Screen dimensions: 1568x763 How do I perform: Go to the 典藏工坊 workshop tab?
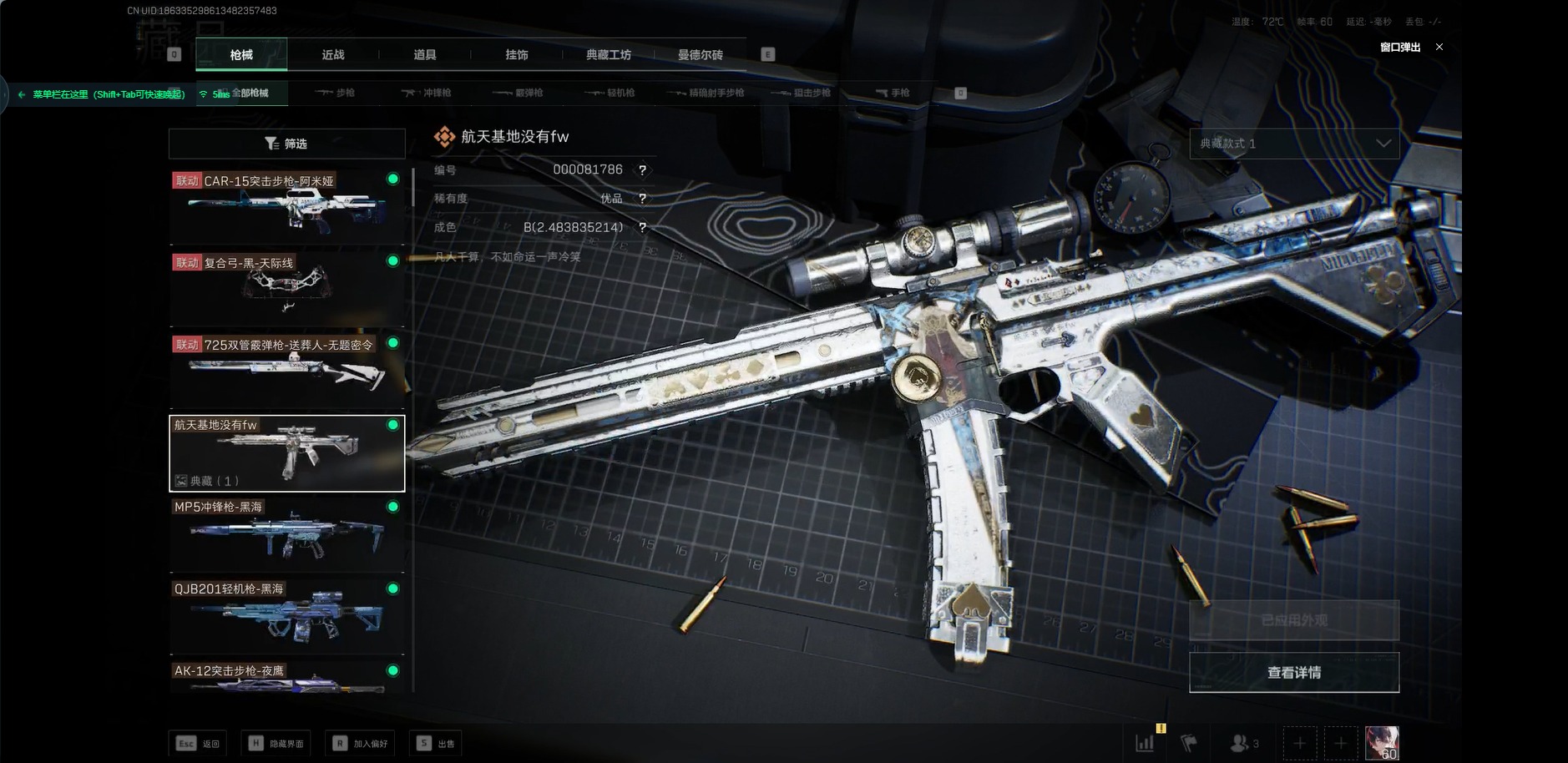(x=609, y=55)
